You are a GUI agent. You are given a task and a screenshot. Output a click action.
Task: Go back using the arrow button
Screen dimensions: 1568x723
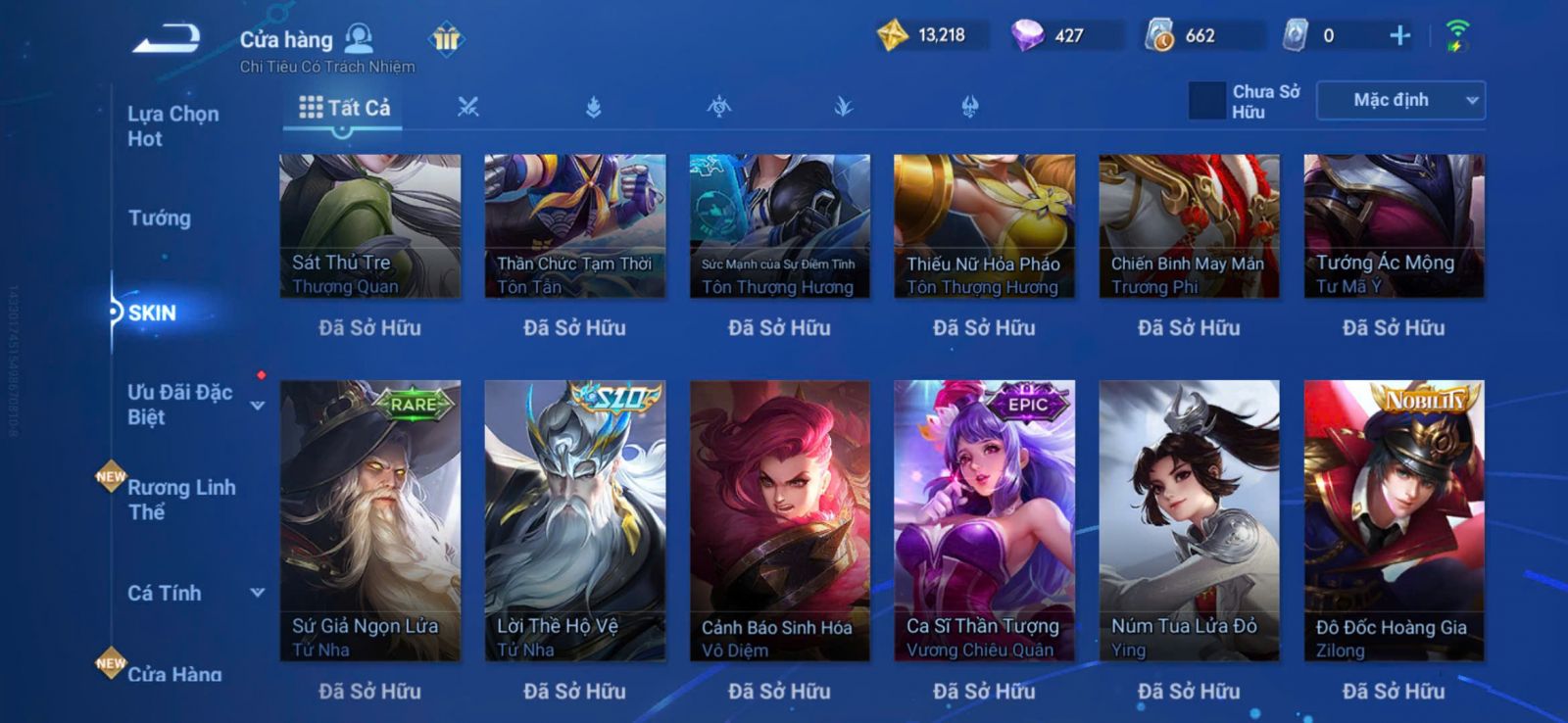point(167,39)
